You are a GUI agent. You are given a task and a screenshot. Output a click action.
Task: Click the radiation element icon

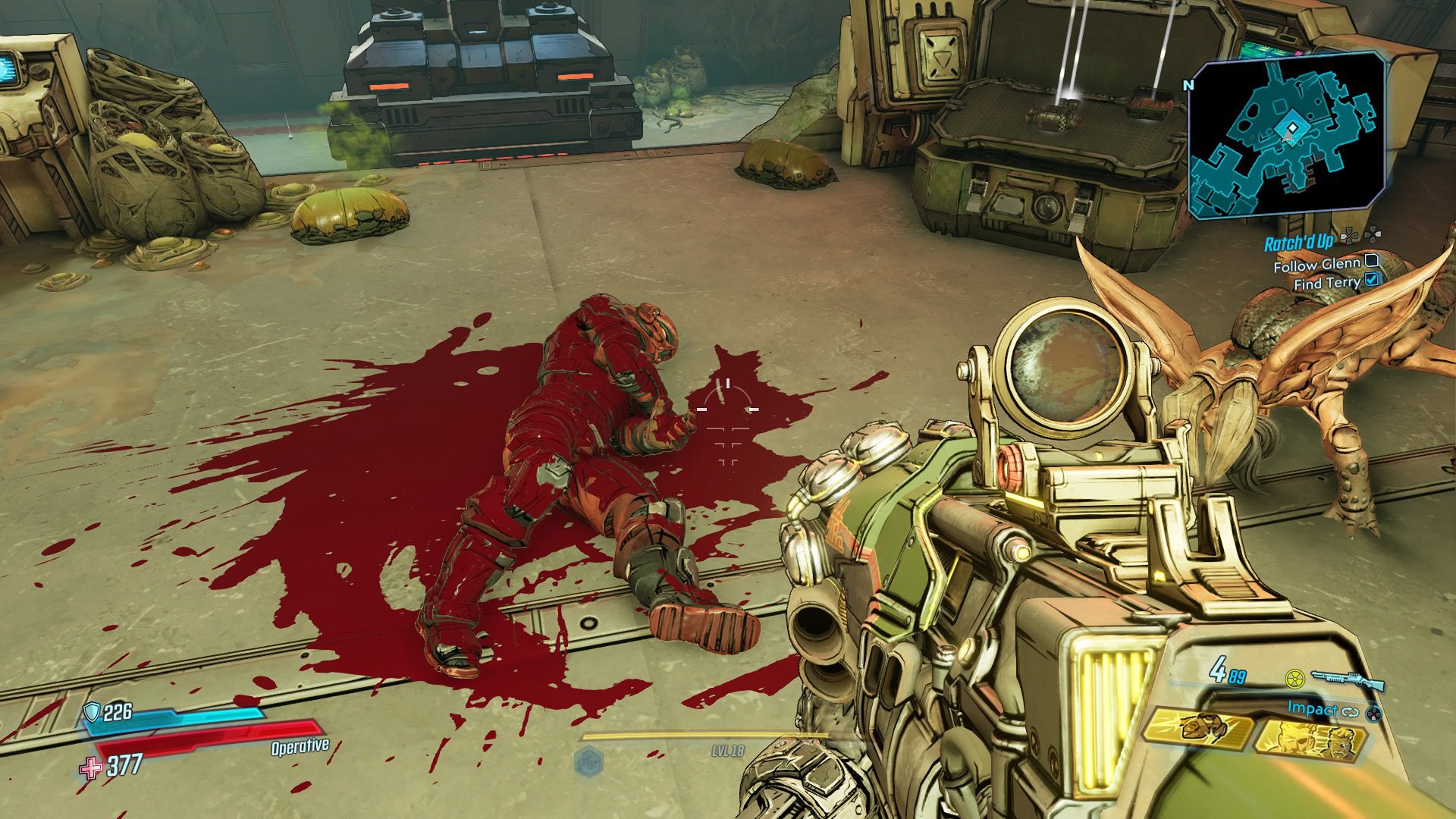(x=1294, y=676)
